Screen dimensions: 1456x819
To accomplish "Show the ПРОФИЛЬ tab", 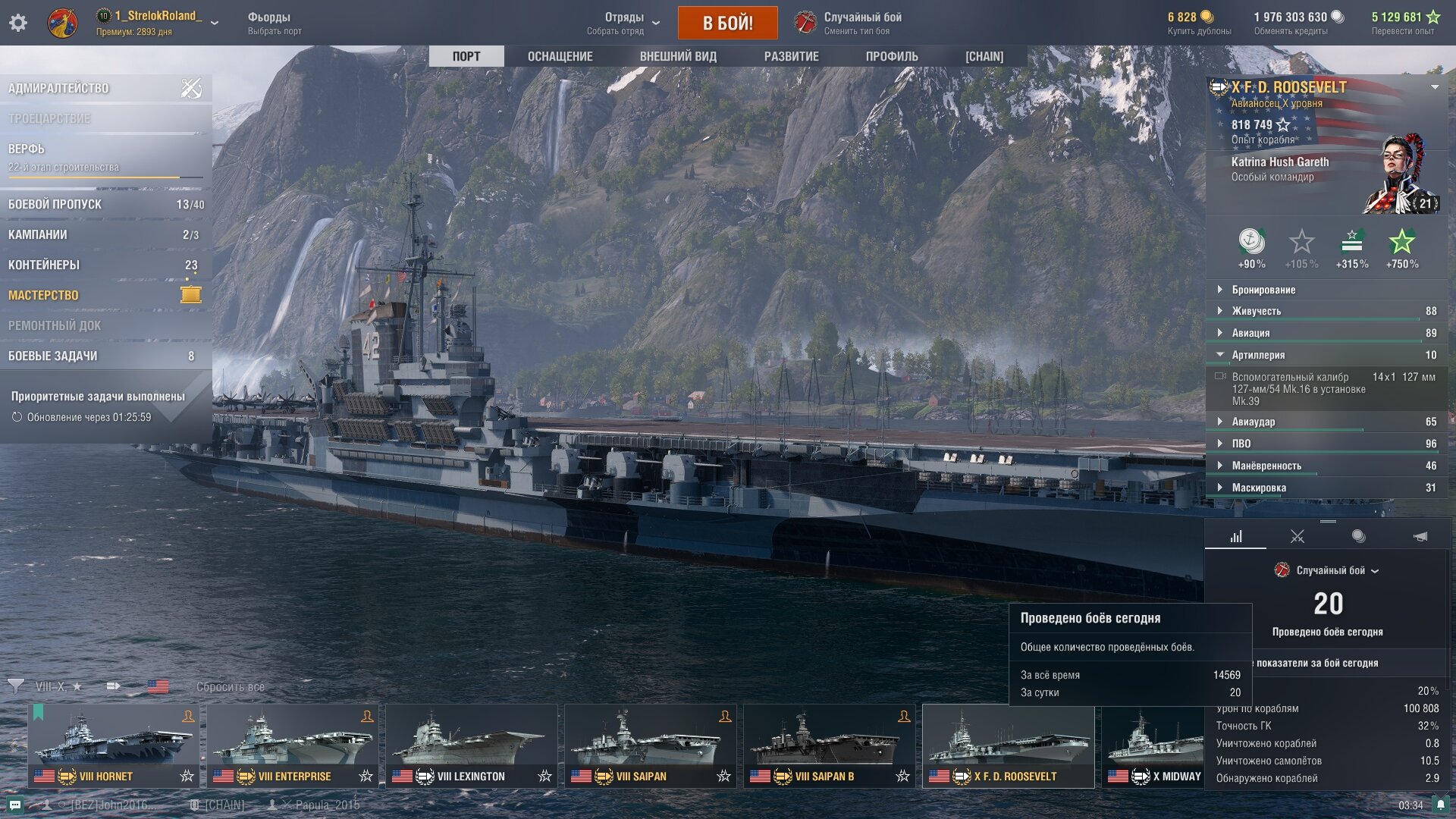I will (x=892, y=57).
